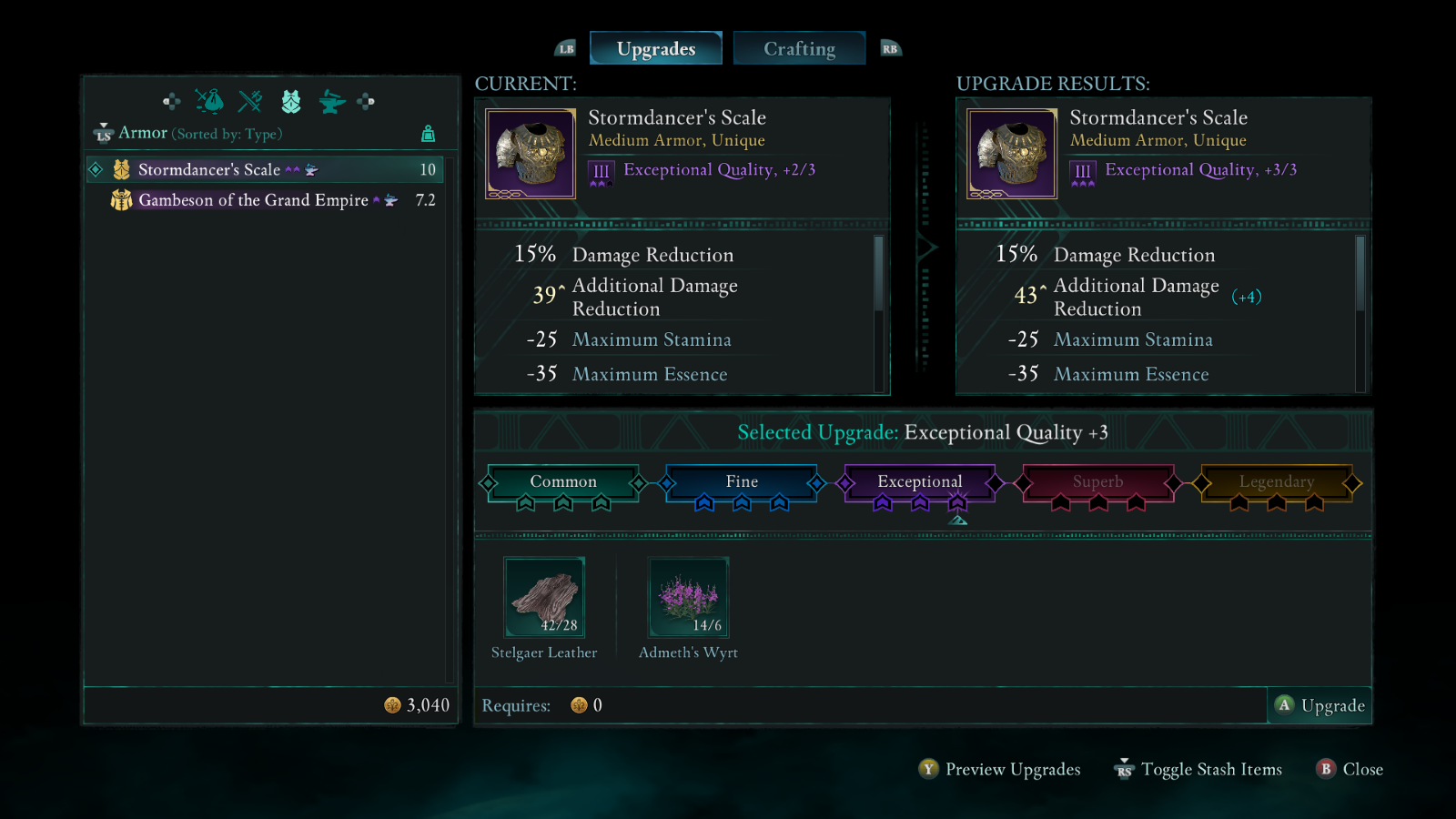Click the current Stormdancer's Scale thumbnail
Screen dimensions: 1456x819
[531, 154]
